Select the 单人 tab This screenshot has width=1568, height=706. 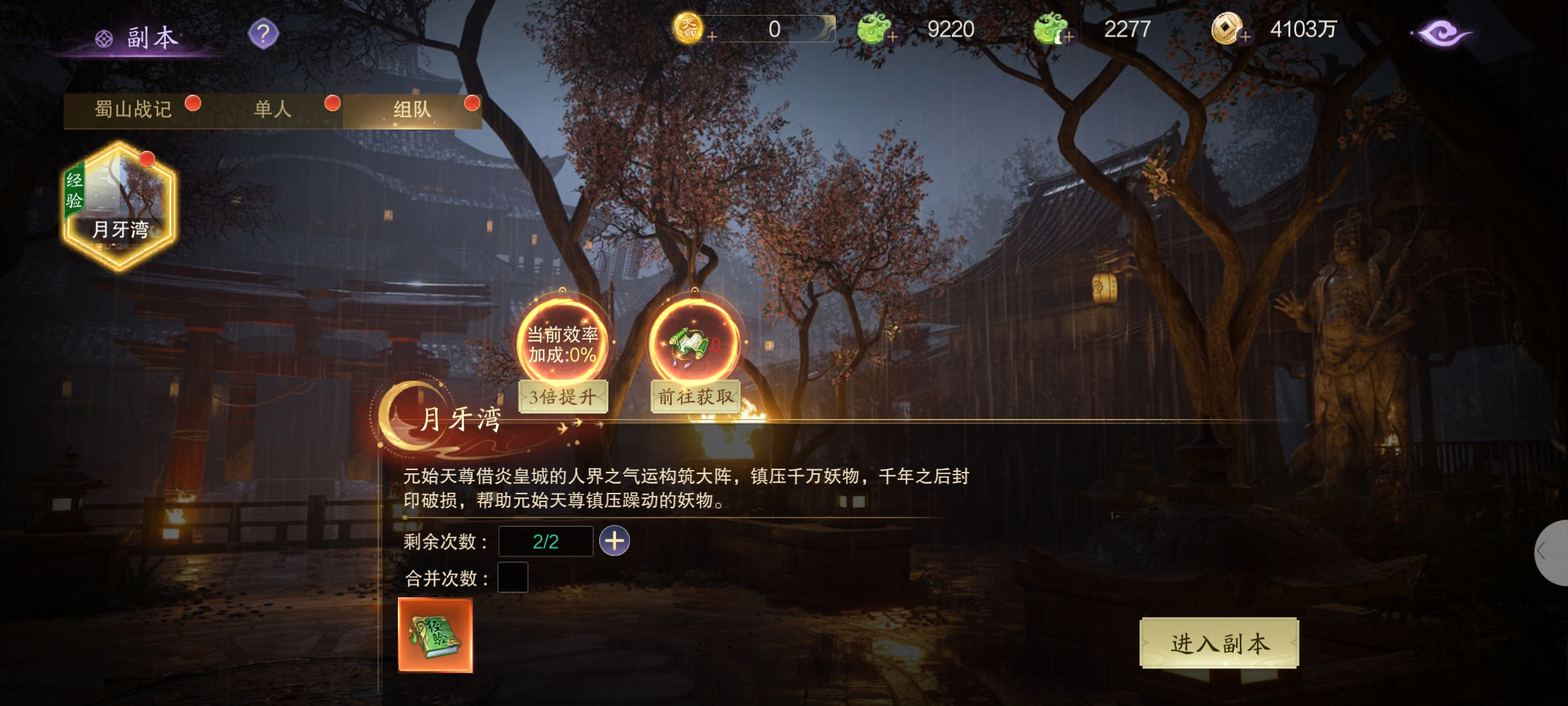(273, 110)
